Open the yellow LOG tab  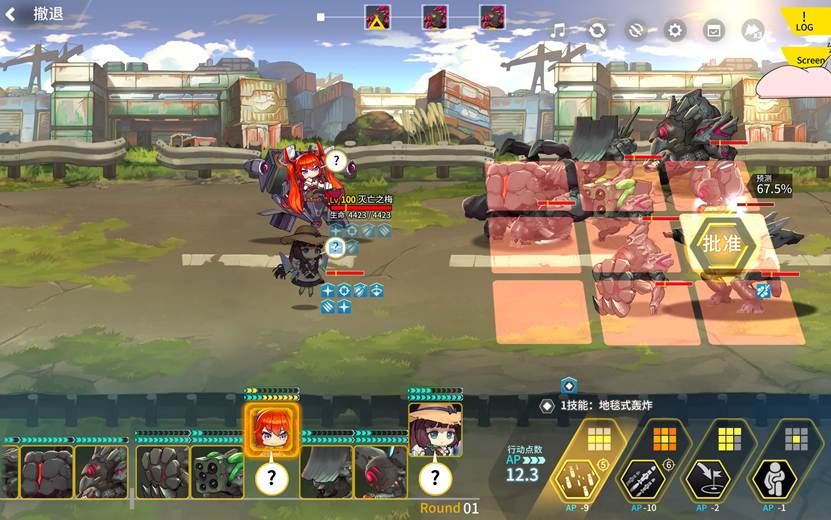805,21
